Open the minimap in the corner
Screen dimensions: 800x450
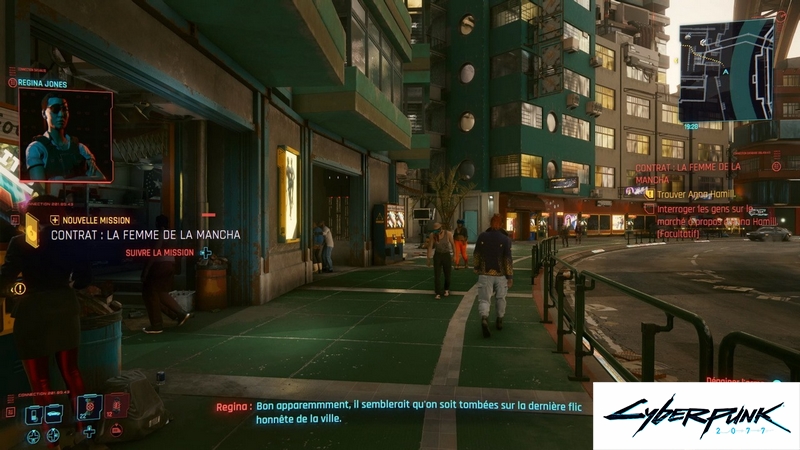725,70
